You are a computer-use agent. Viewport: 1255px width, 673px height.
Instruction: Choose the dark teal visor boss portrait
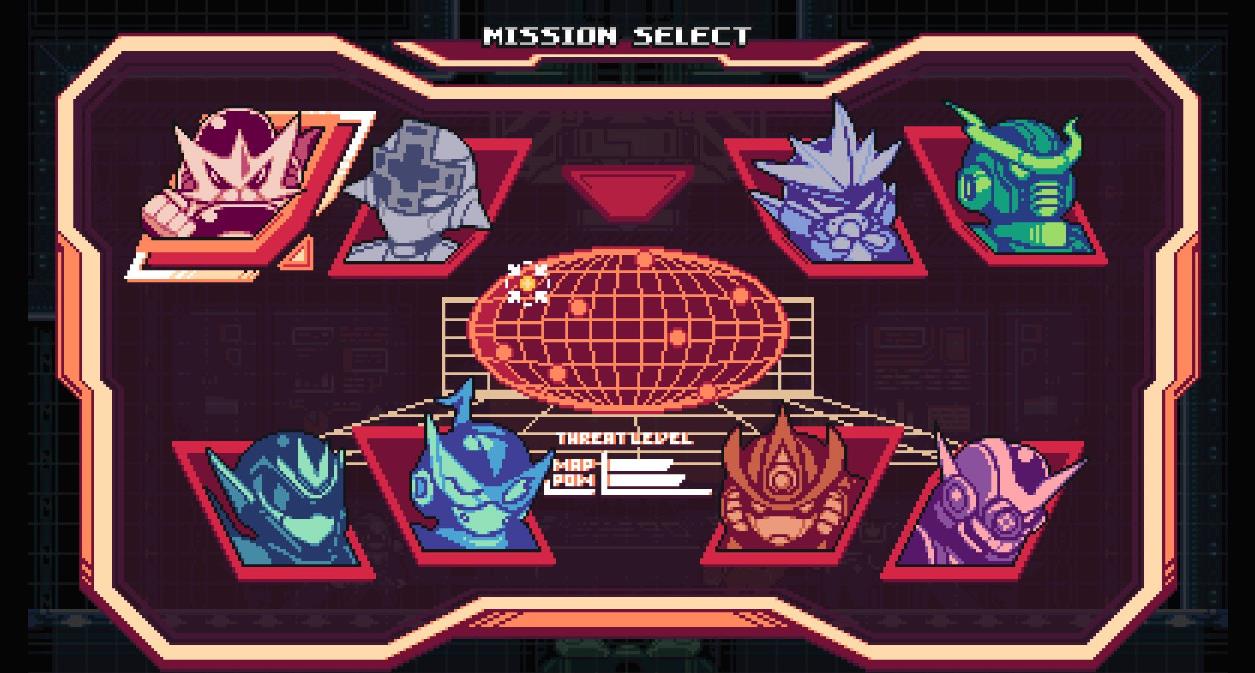tap(284, 502)
